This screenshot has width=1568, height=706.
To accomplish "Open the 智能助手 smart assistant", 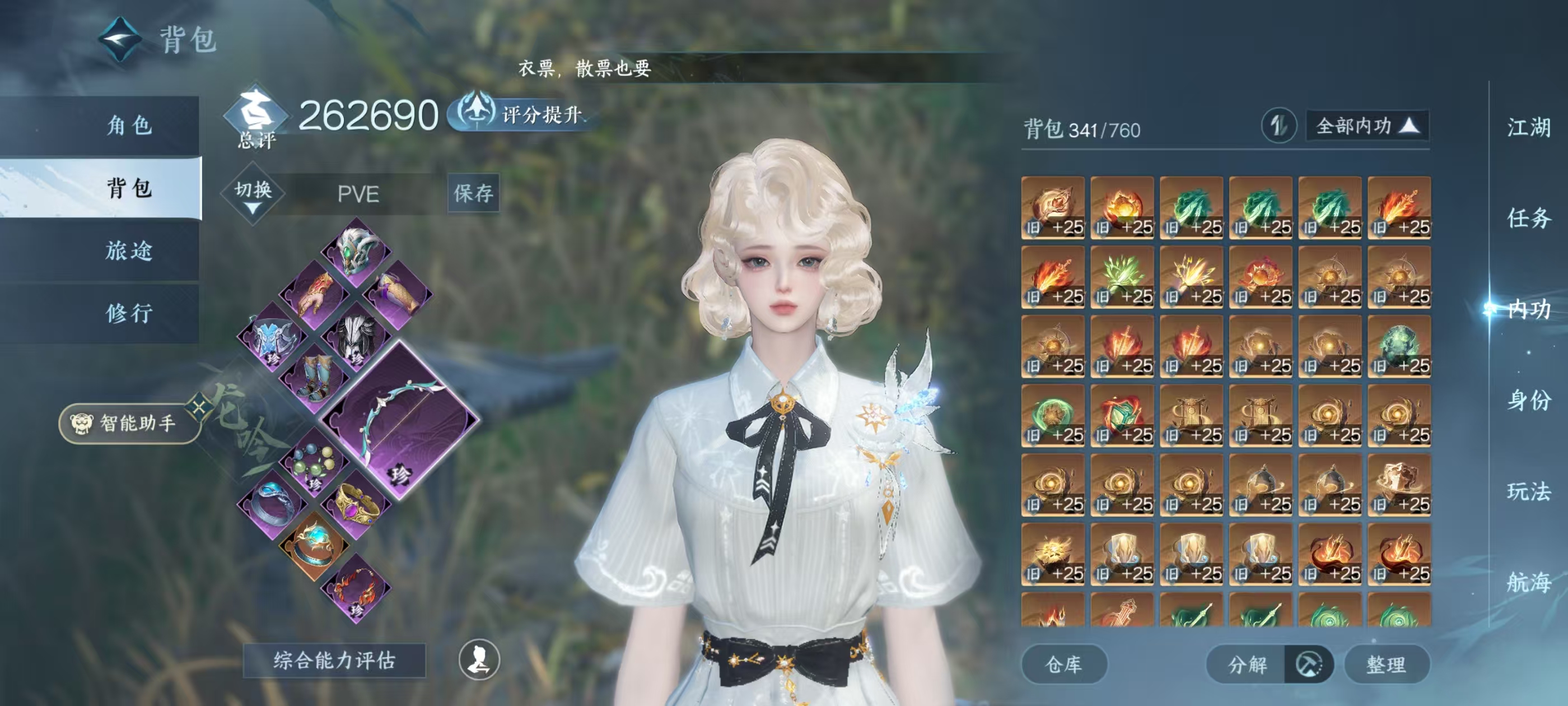I will 130,422.
